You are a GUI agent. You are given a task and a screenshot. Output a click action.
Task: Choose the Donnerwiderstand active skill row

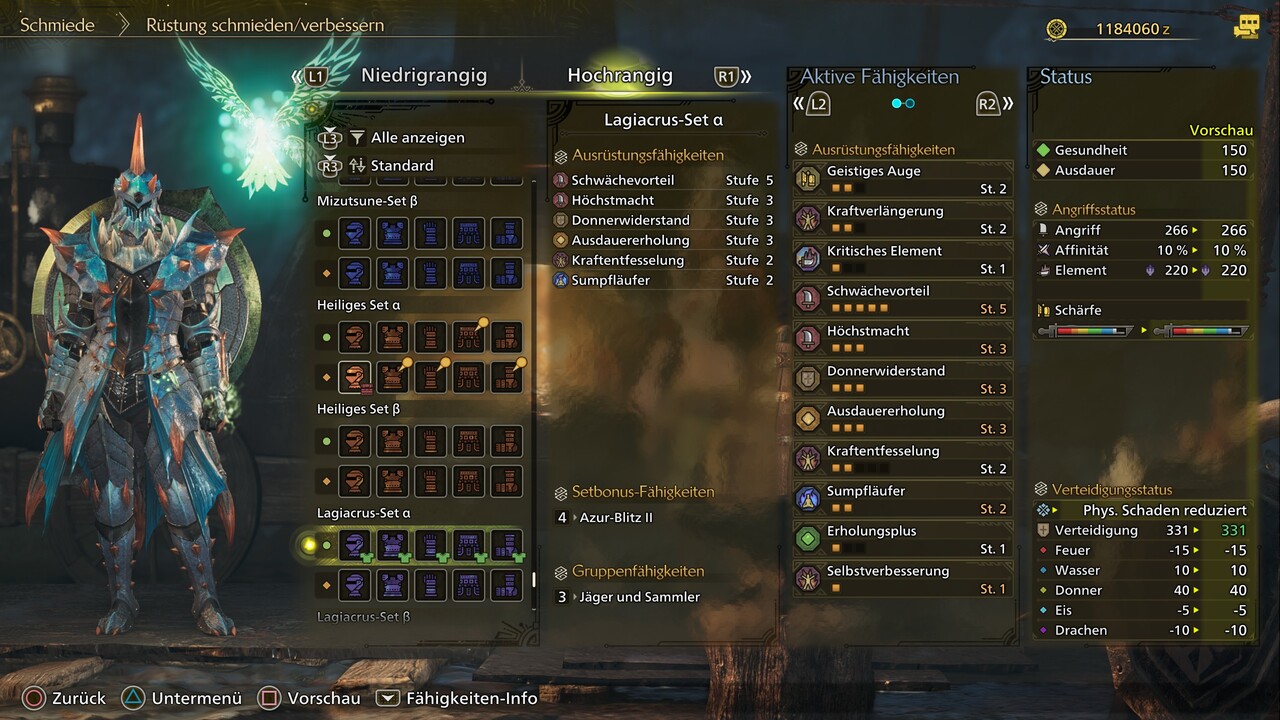click(x=903, y=380)
